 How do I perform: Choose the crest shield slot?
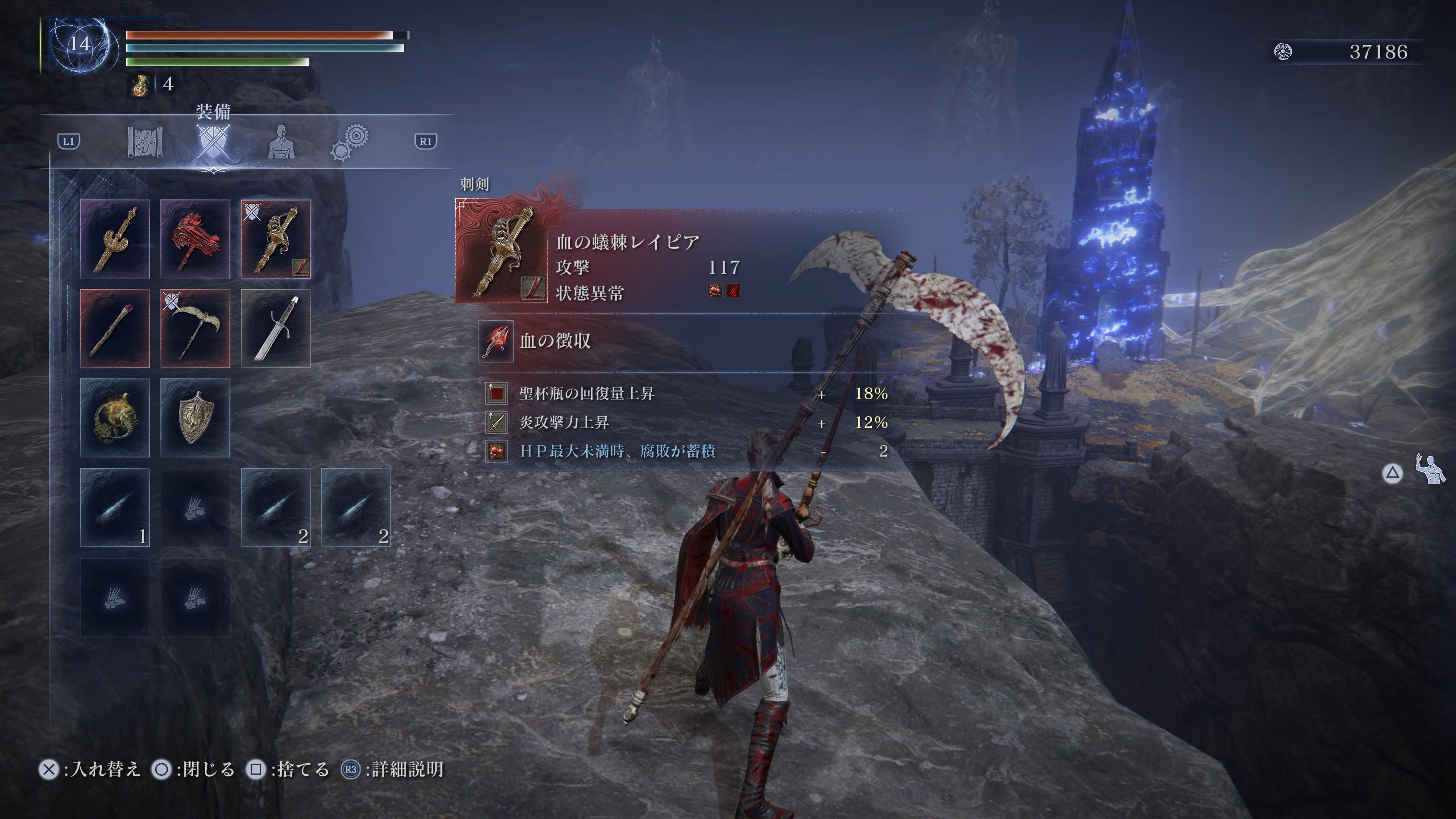pyautogui.click(x=195, y=418)
